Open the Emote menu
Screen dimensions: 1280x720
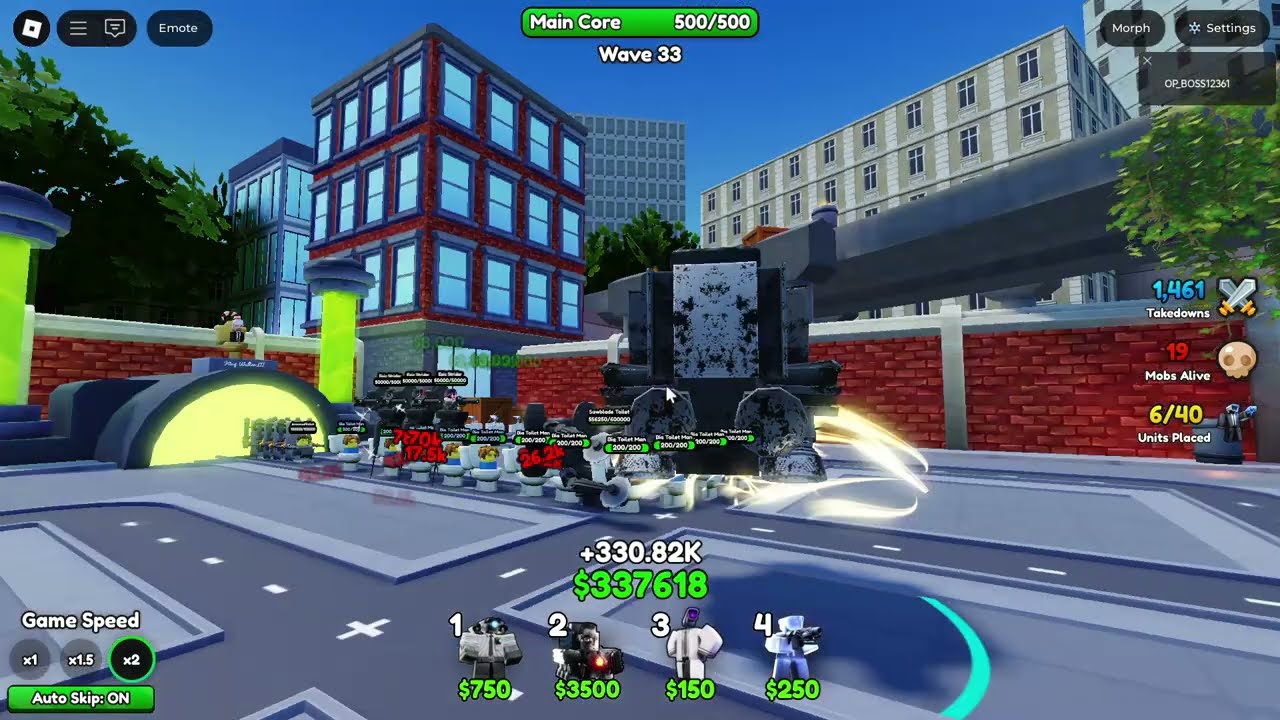click(x=178, y=28)
